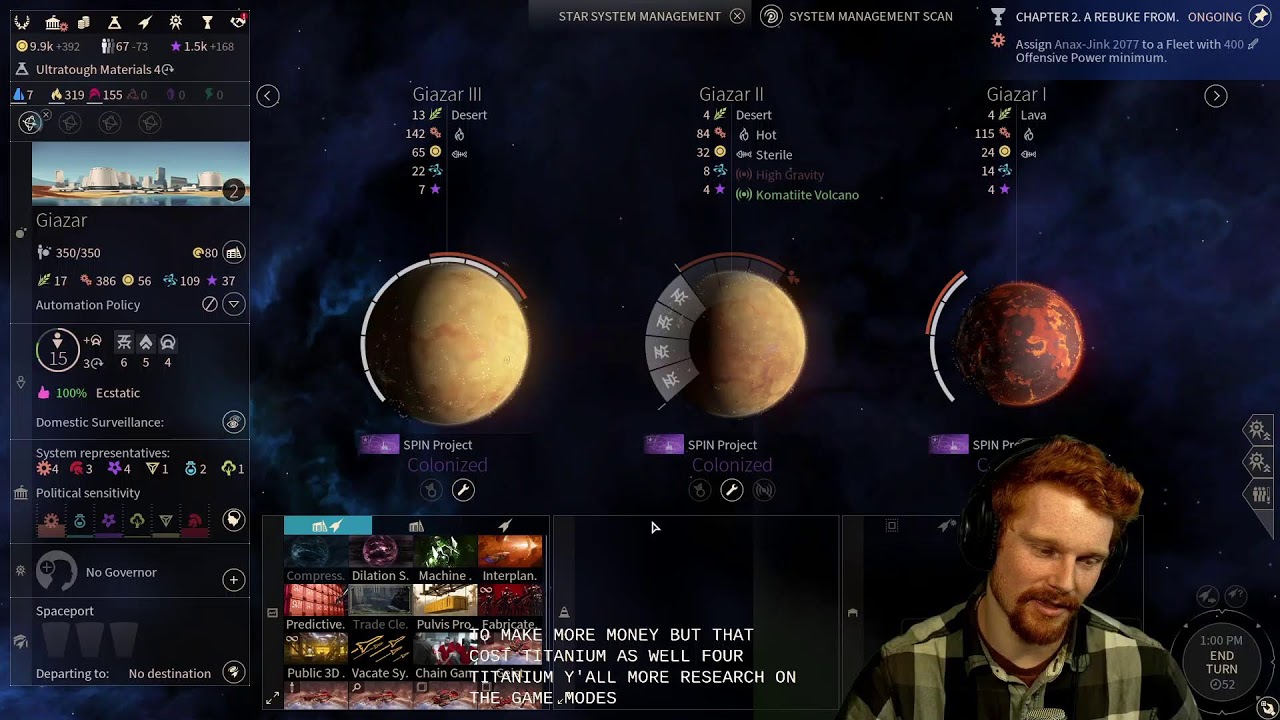Close the Star System Management screen
The image size is (1280, 720).
[737, 16]
